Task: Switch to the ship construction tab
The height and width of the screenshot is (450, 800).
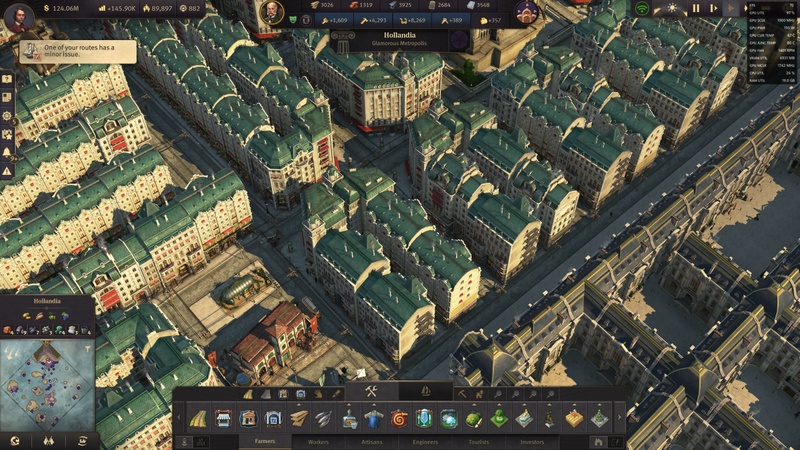Action: click(x=426, y=392)
